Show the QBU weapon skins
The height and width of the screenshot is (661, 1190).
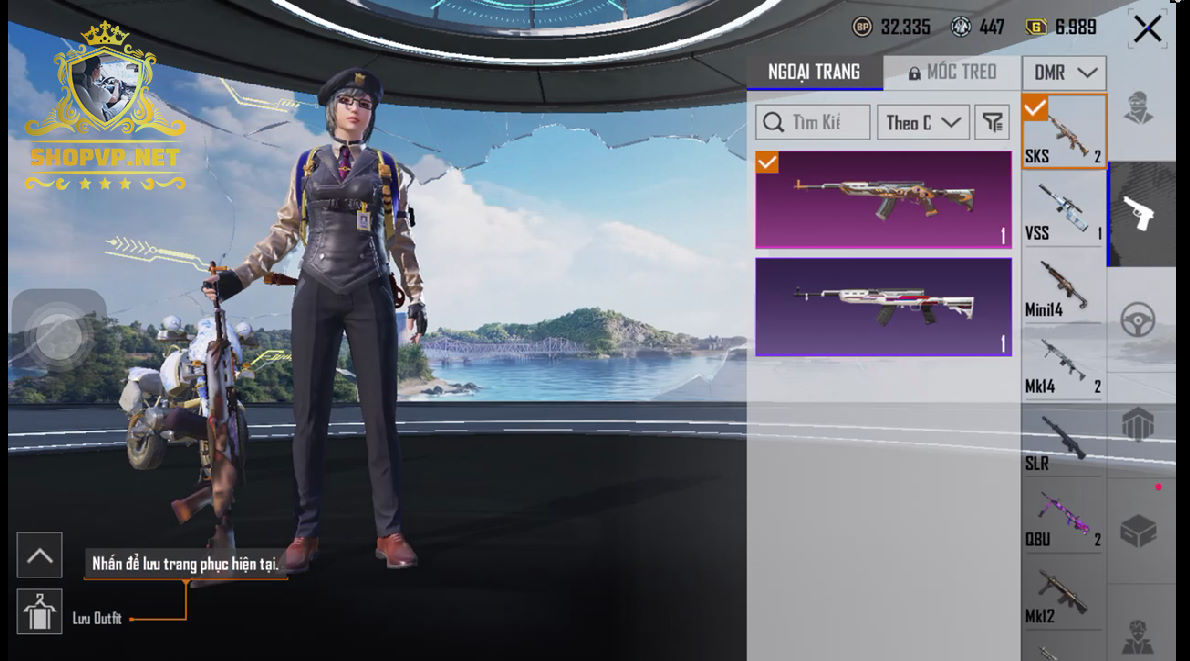[1063, 517]
